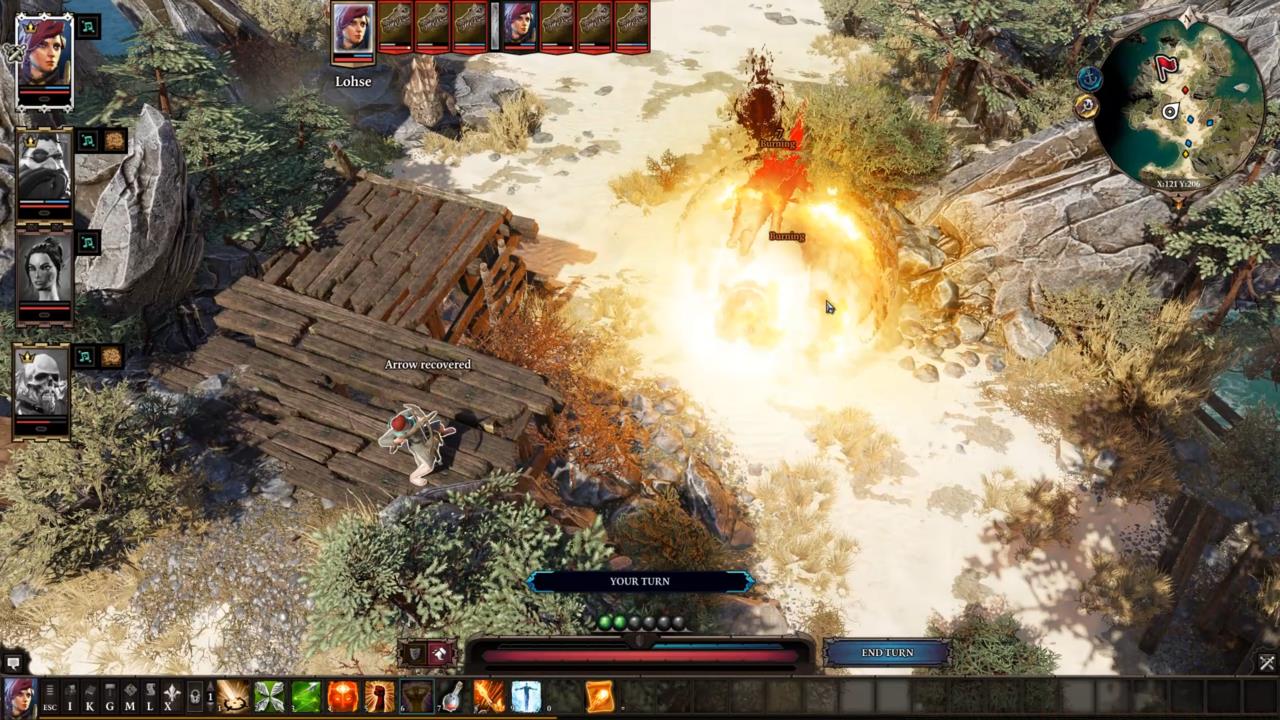
Task: Open the chat log button
Action: 13,663
